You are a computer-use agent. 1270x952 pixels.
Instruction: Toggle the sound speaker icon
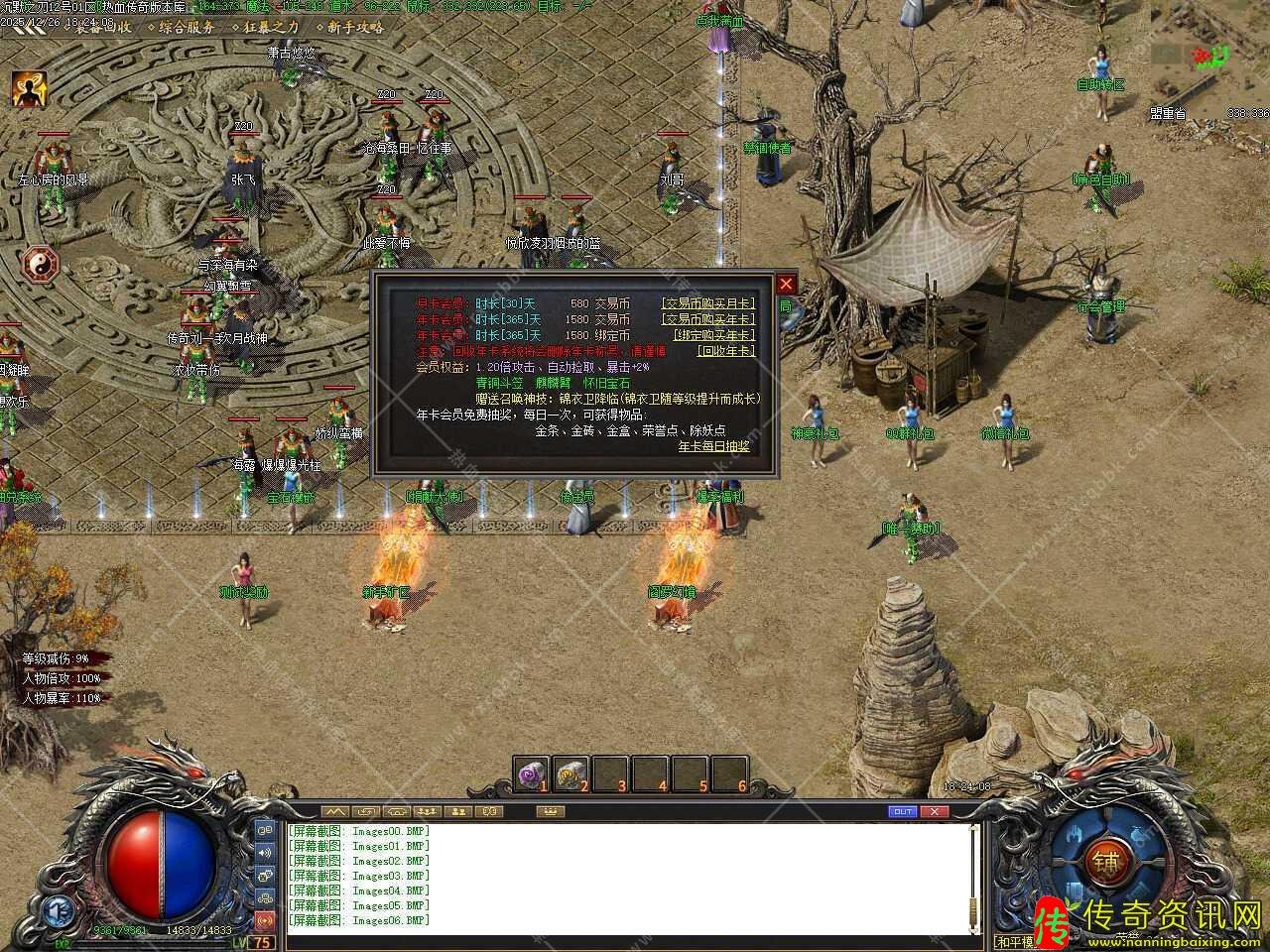click(x=265, y=852)
